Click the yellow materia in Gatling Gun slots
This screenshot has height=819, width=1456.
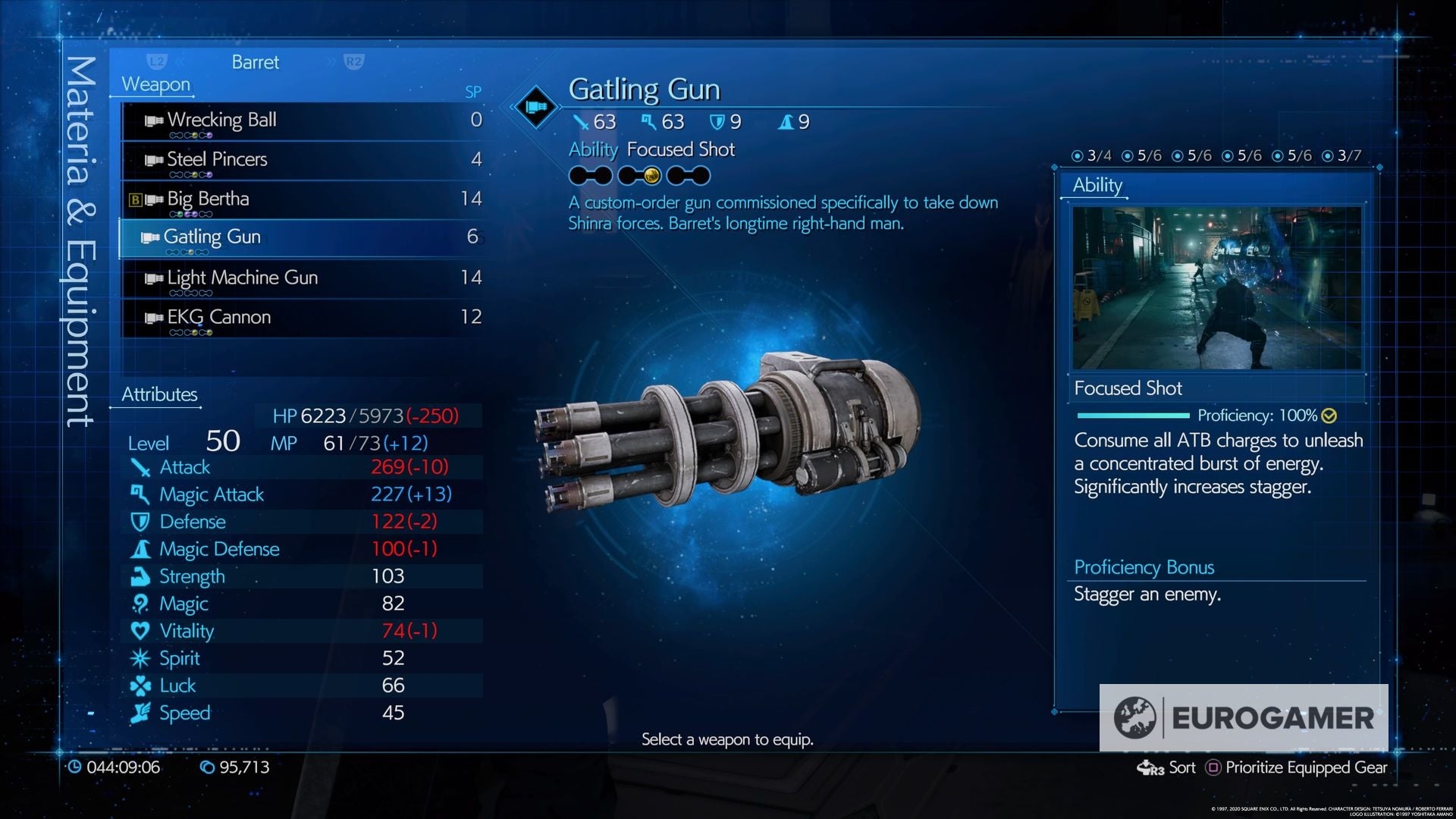[651, 177]
